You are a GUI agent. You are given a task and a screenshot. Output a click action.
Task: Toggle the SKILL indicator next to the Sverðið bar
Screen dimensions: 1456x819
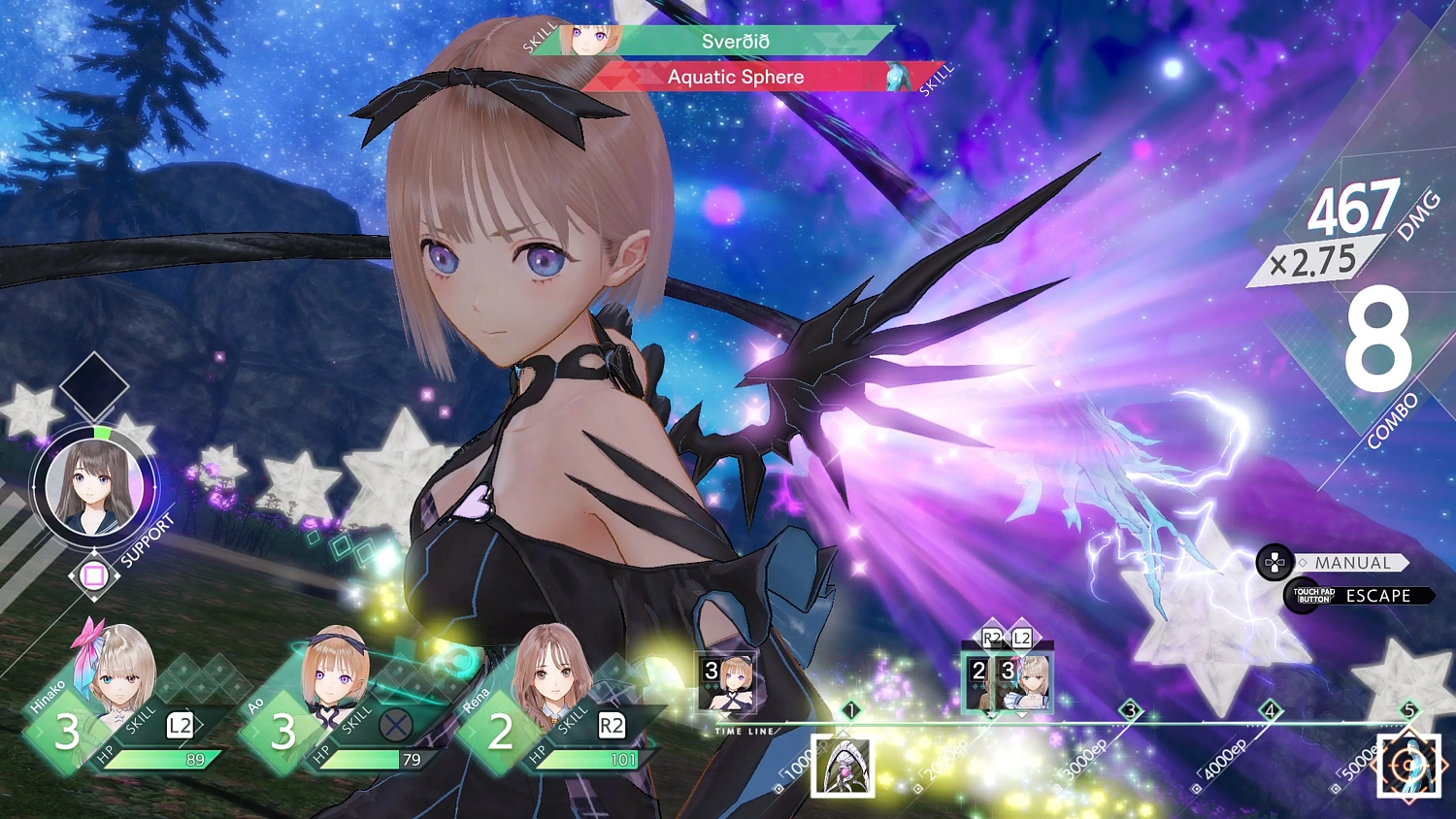point(539,40)
